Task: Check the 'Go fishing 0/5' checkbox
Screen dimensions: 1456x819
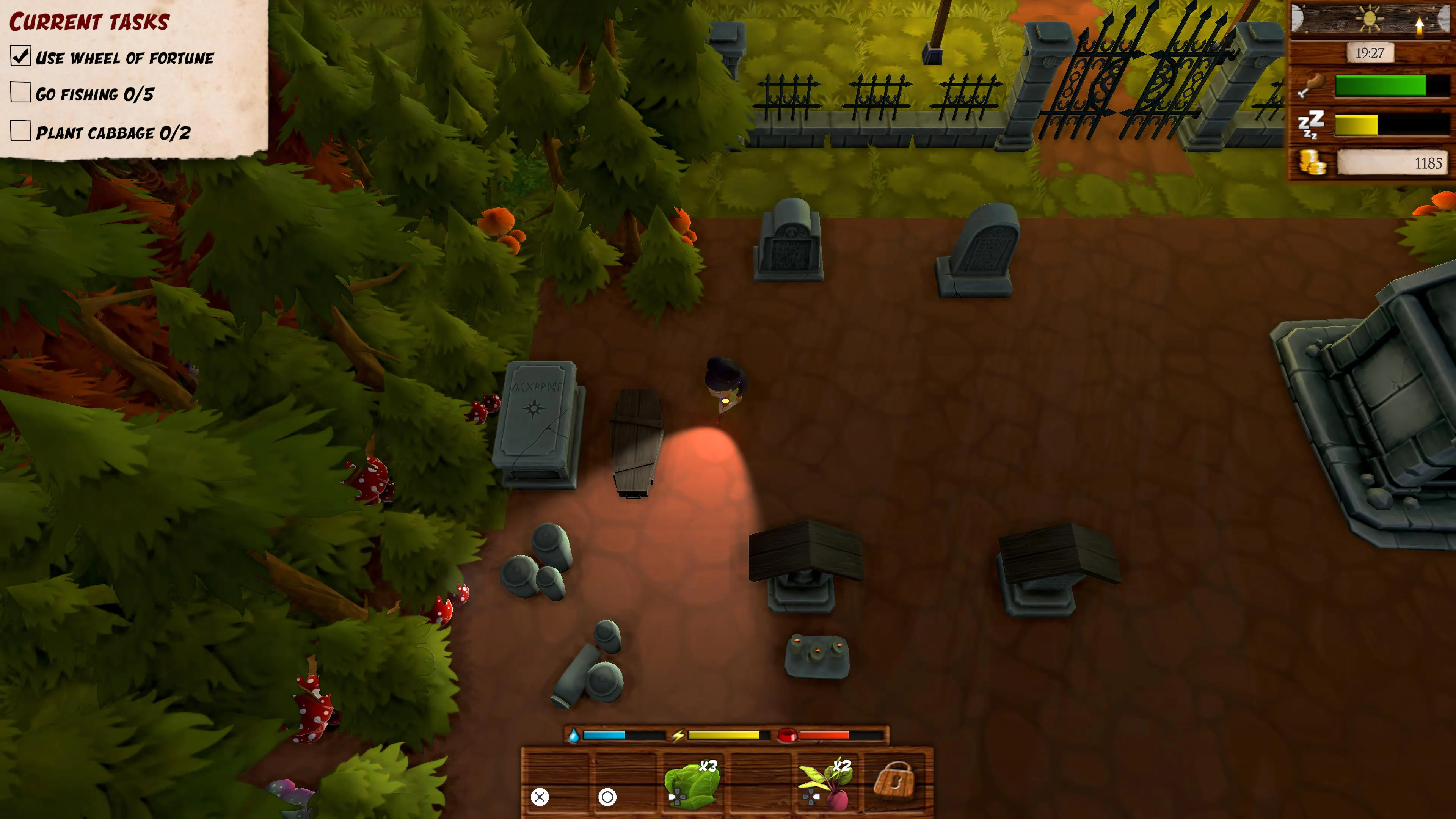Action: tap(20, 93)
